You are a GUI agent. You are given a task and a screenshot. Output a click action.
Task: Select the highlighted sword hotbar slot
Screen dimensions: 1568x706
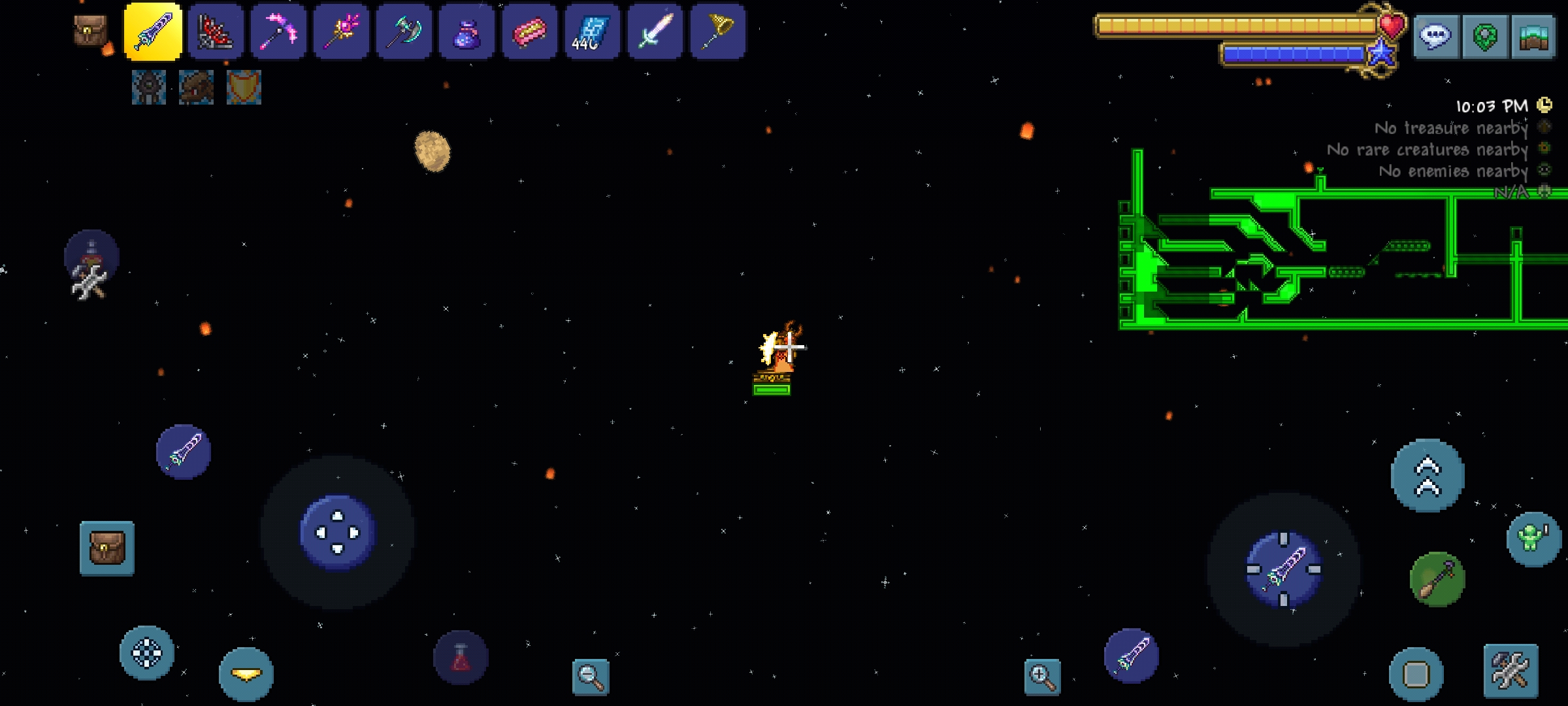point(153,31)
